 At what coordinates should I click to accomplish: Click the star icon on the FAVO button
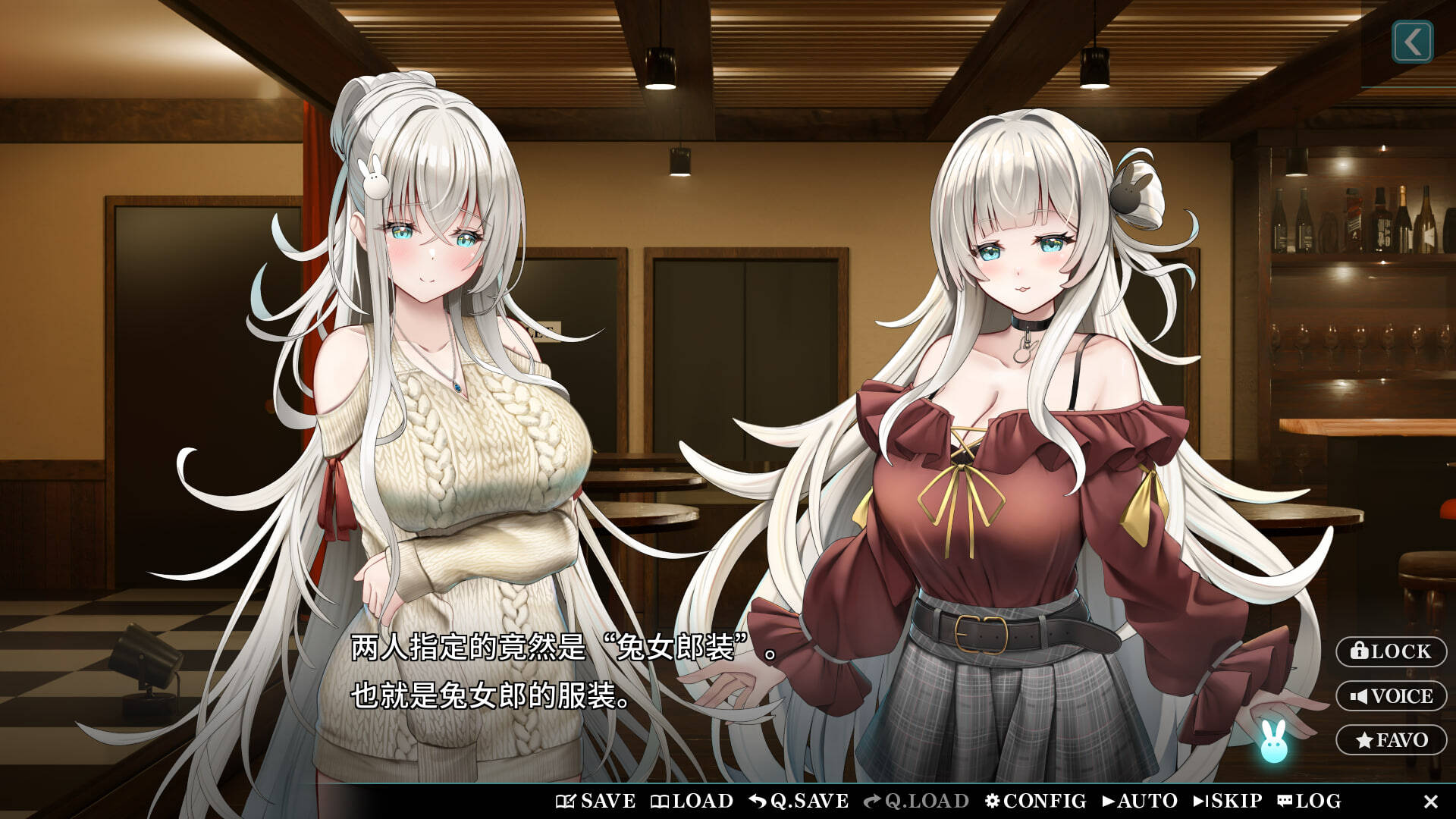coord(1365,739)
